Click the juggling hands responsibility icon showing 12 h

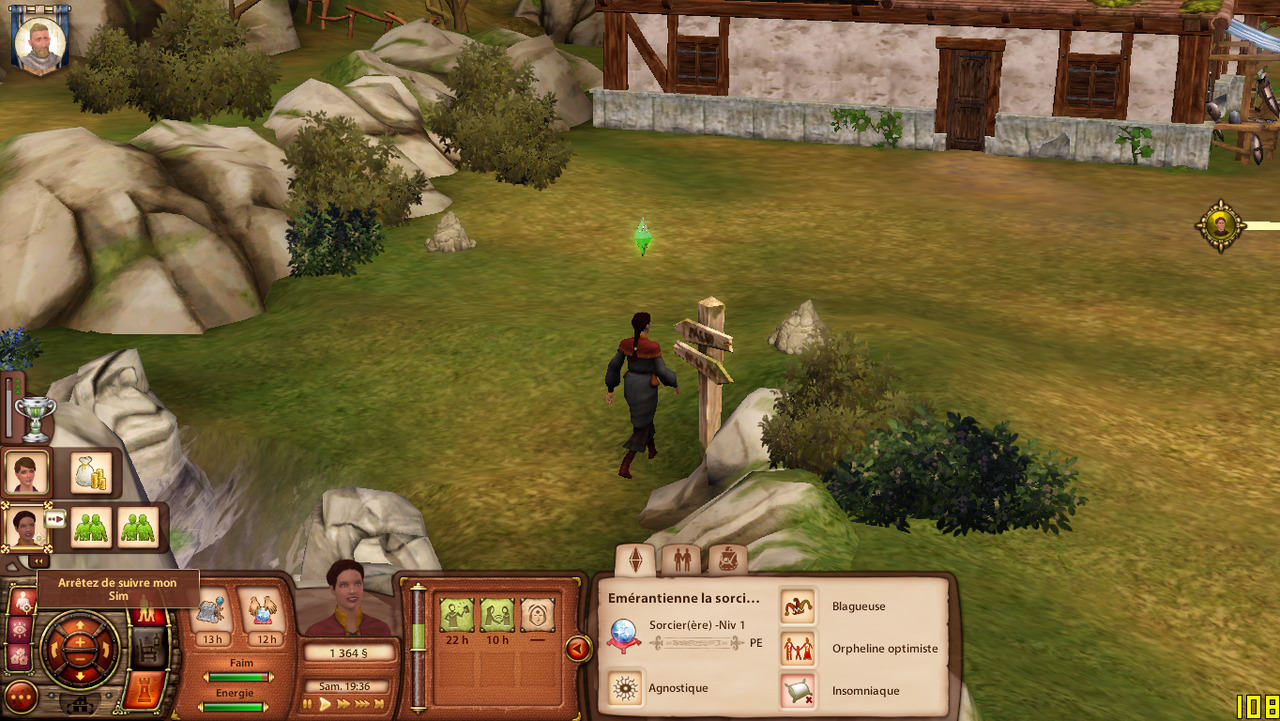tap(266, 612)
